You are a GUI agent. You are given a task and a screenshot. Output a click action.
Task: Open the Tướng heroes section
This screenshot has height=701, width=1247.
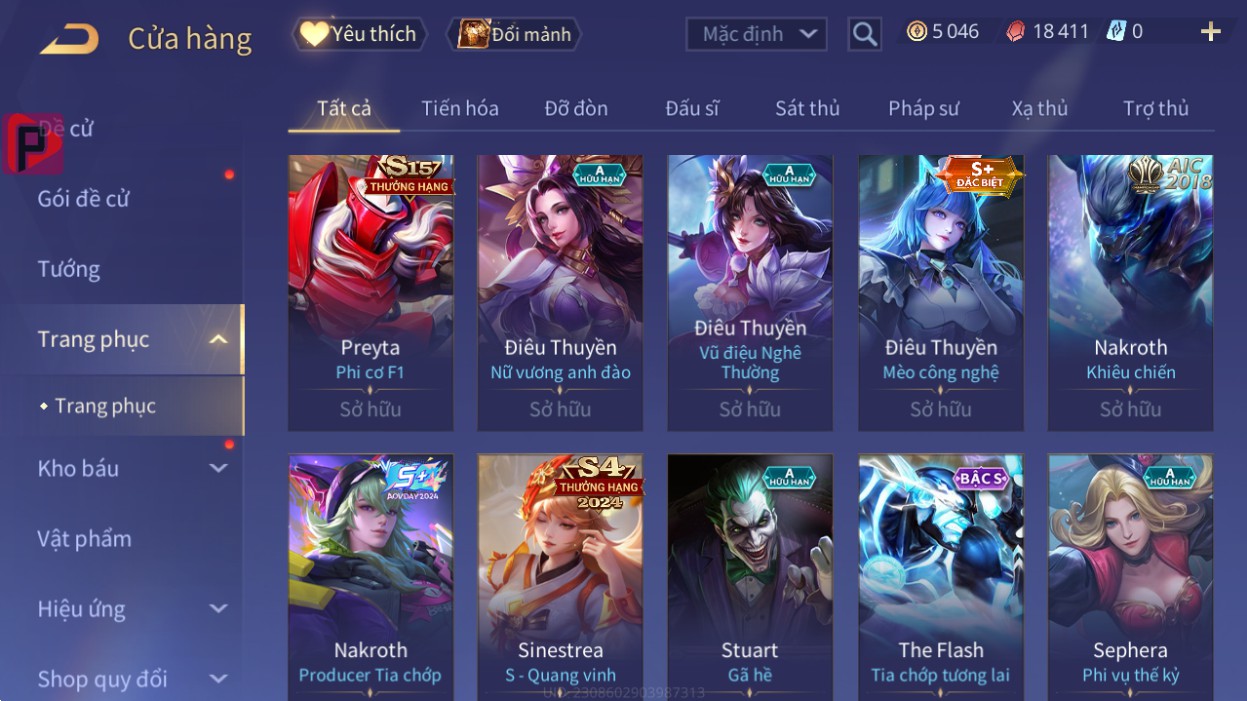pos(69,269)
